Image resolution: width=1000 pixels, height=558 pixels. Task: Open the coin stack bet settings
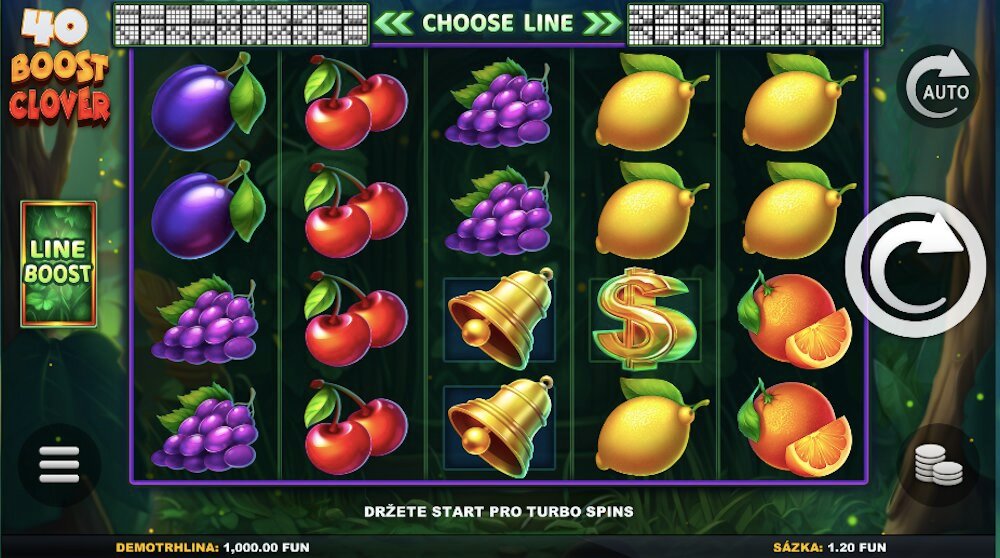938,464
